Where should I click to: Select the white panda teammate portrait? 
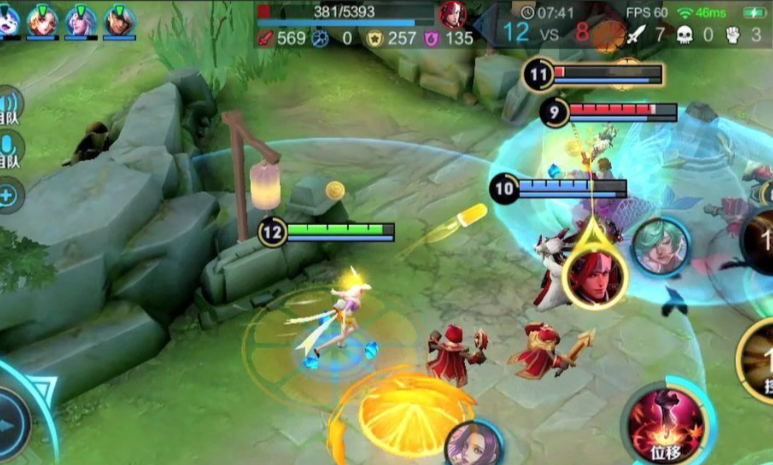click(x=8, y=20)
